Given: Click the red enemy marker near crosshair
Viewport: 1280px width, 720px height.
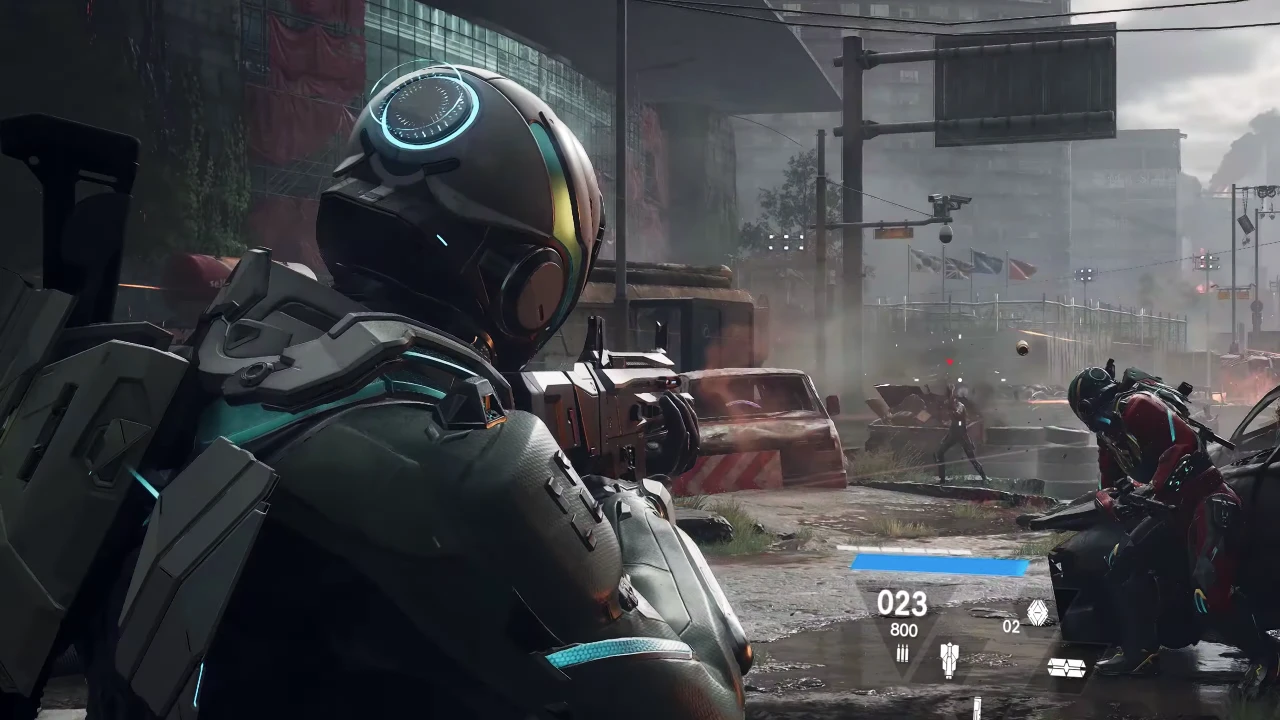Looking at the screenshot, I should click(x=948, y=360).
